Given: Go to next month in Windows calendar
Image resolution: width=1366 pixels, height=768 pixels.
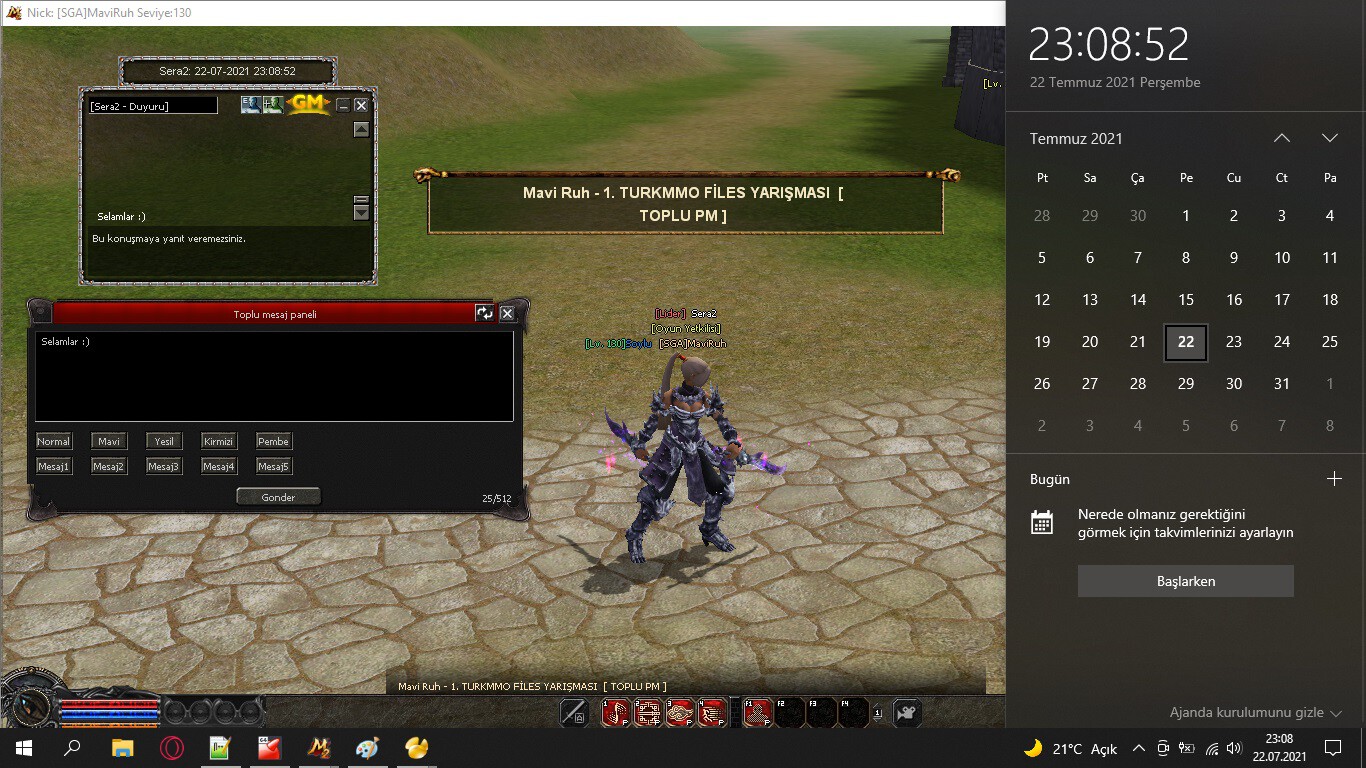Looking at the screenshot, I should (x=1329, y=138).
